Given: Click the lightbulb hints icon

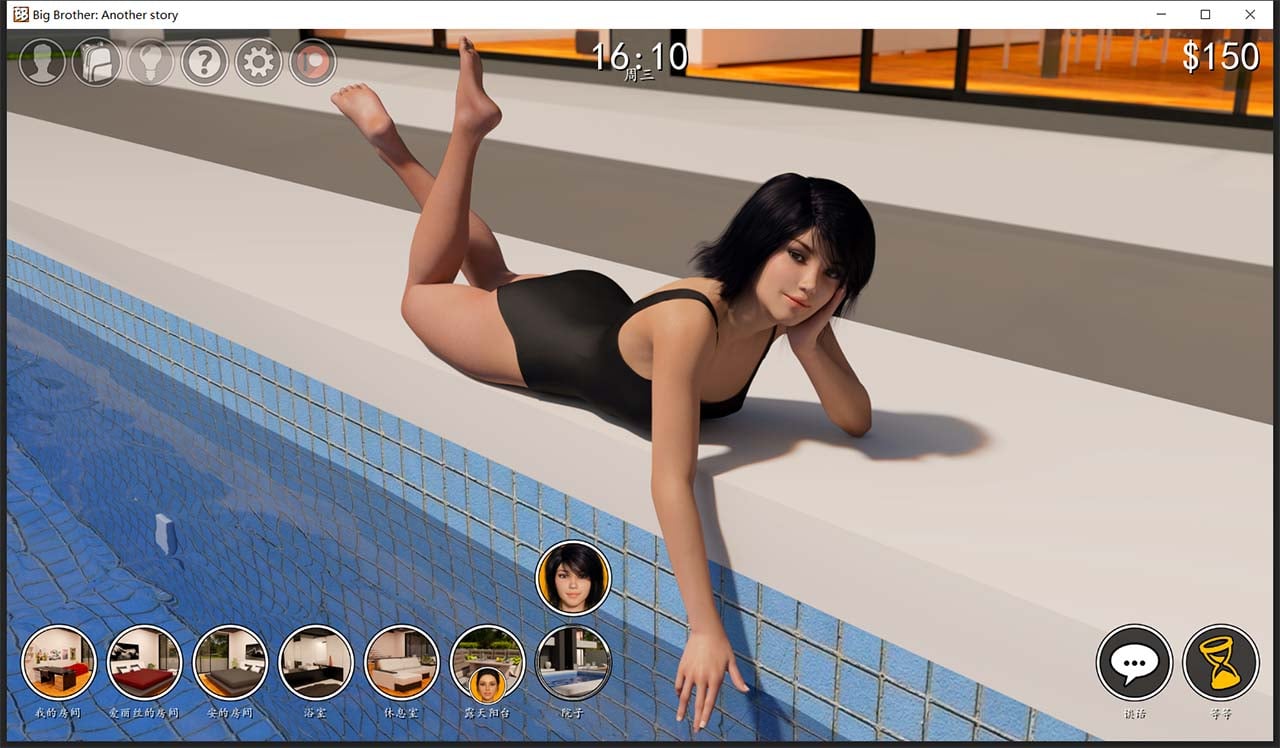Looking at the screenshot, I should pos(150,62).
